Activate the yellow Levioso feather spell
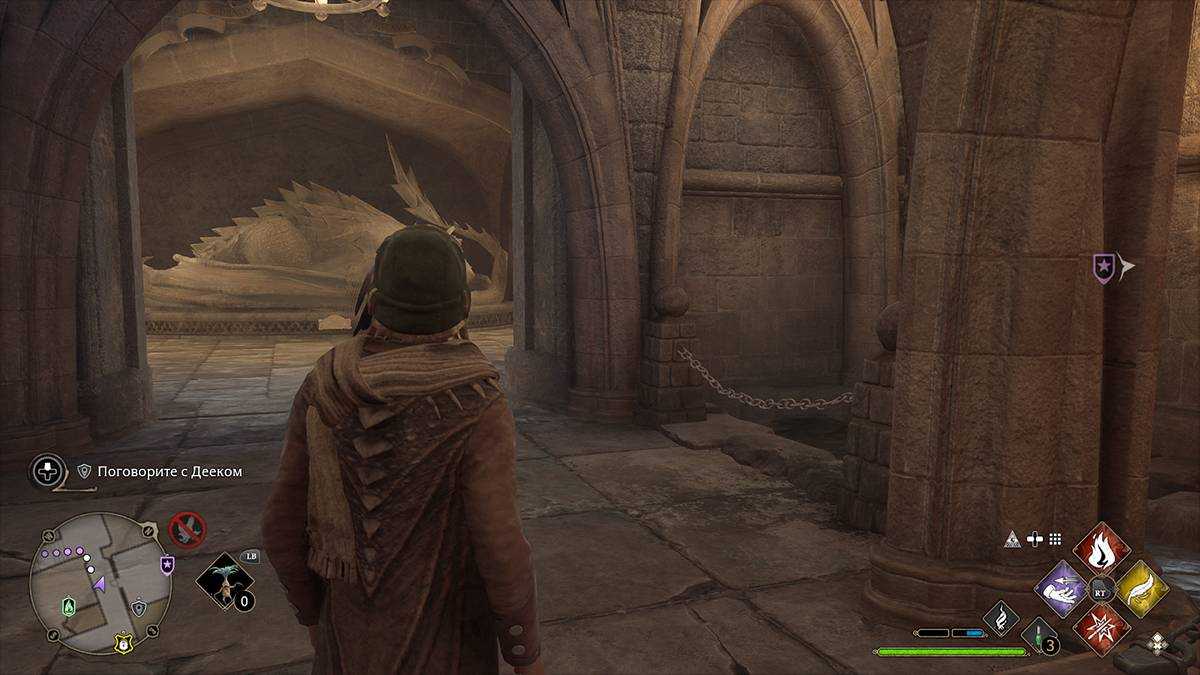This screenshot has width=1200, height=675. pyautogui.click(x=1142, y=589)
